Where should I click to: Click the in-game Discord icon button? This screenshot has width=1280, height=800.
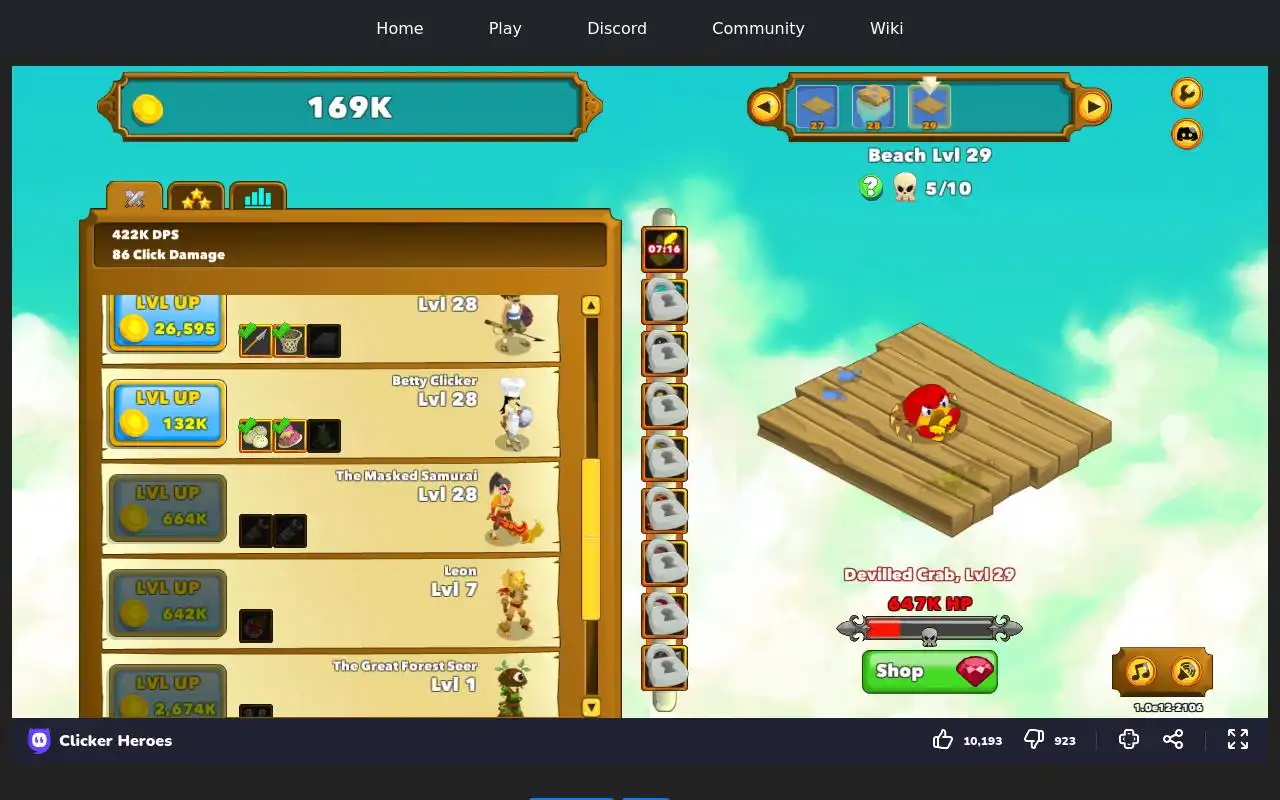pos(1186,134)
